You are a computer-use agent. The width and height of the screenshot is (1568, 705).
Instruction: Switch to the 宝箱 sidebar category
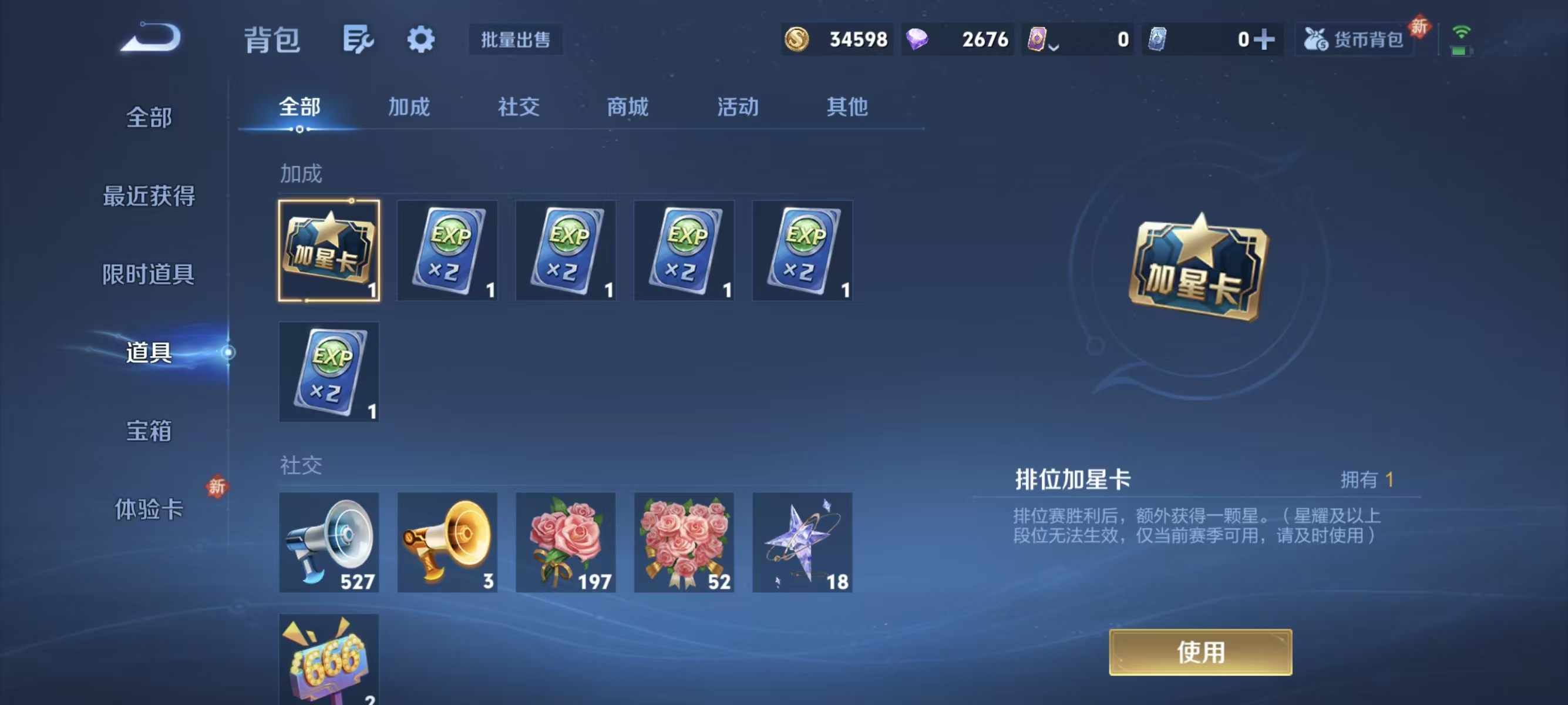149,431
